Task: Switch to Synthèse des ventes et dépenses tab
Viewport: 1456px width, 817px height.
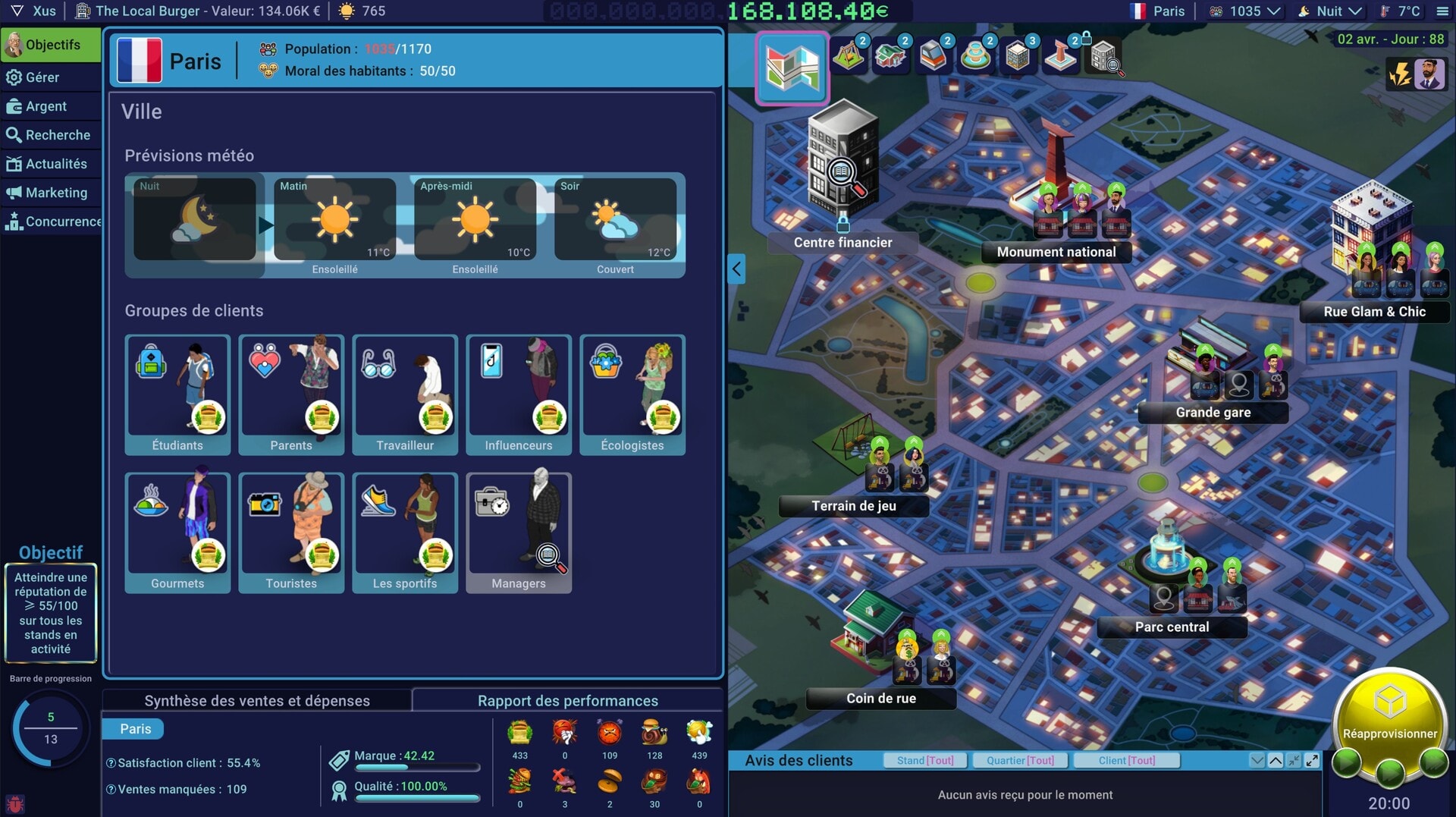Action: pyautogui.click(x=257, y=701)
